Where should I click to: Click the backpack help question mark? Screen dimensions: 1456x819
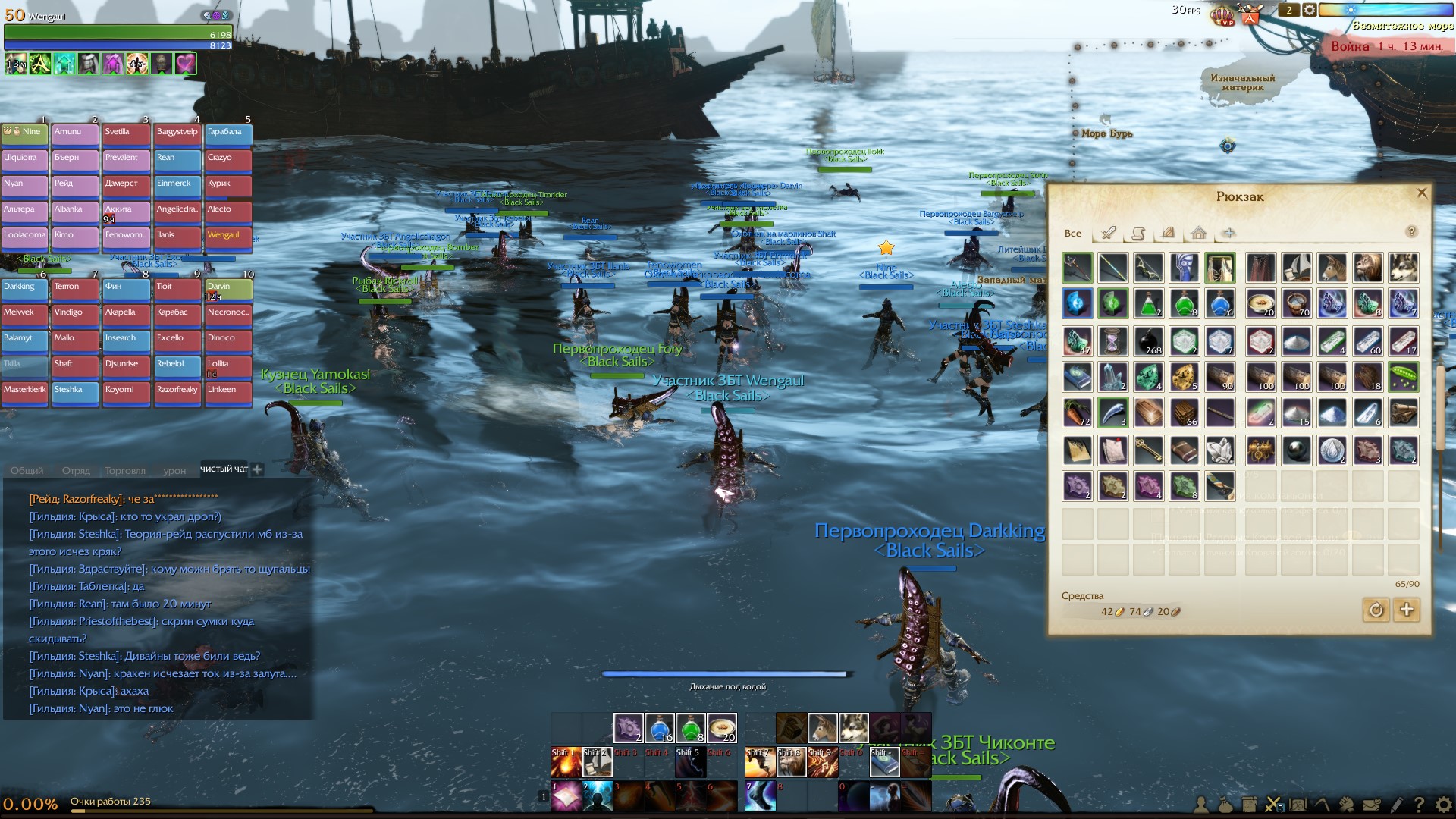tap(1411, 232)
